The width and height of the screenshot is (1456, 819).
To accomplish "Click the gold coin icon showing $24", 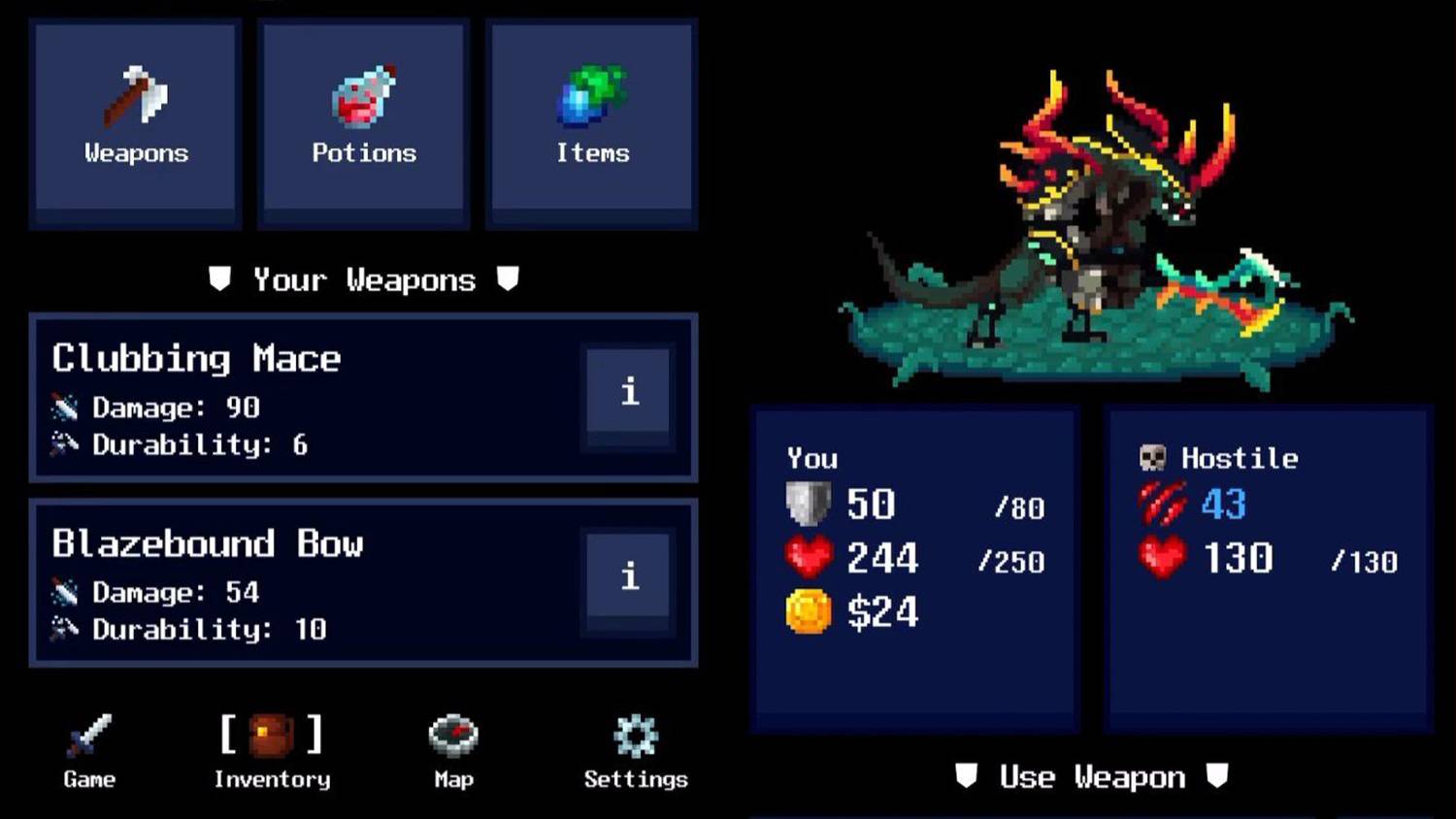I will tap(809, 611).
